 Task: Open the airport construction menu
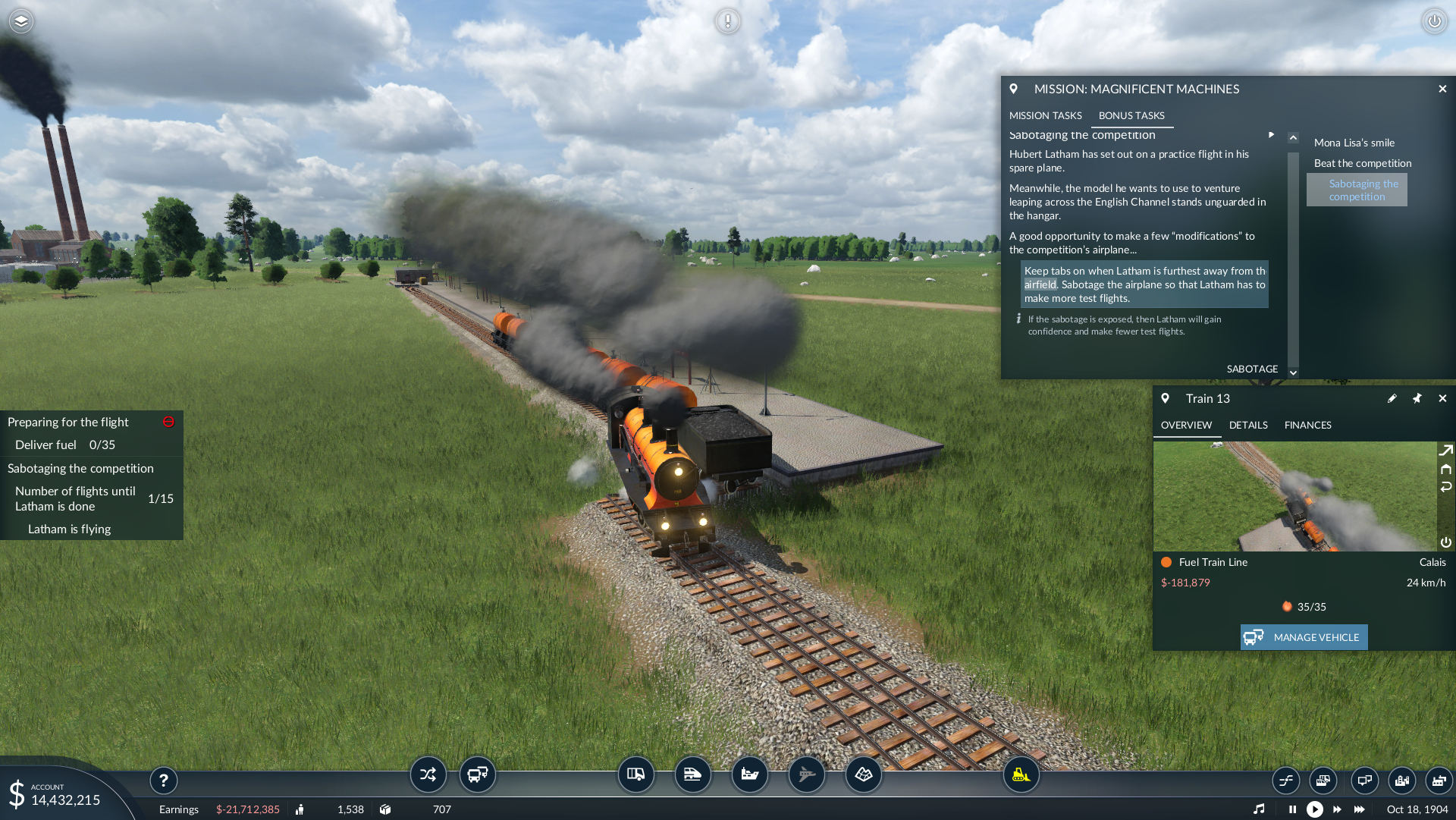coord(806,774)
